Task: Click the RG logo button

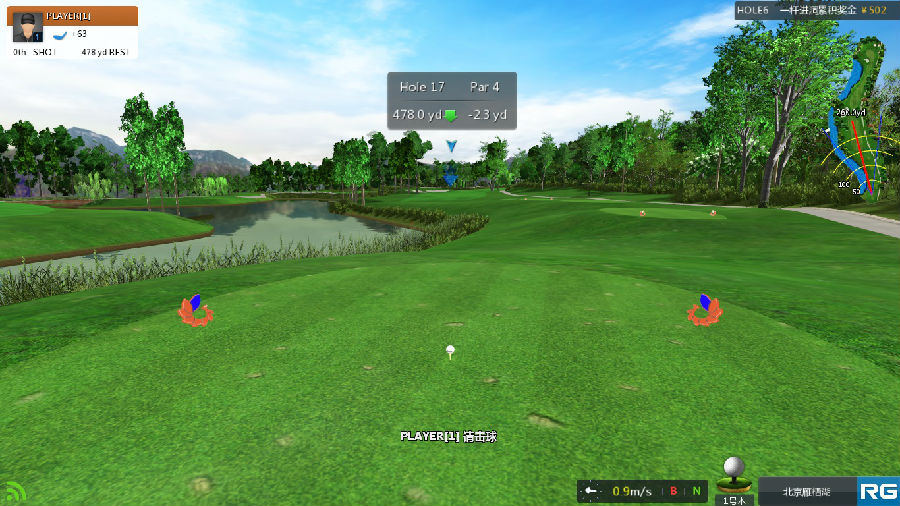Action: point(878,491)
